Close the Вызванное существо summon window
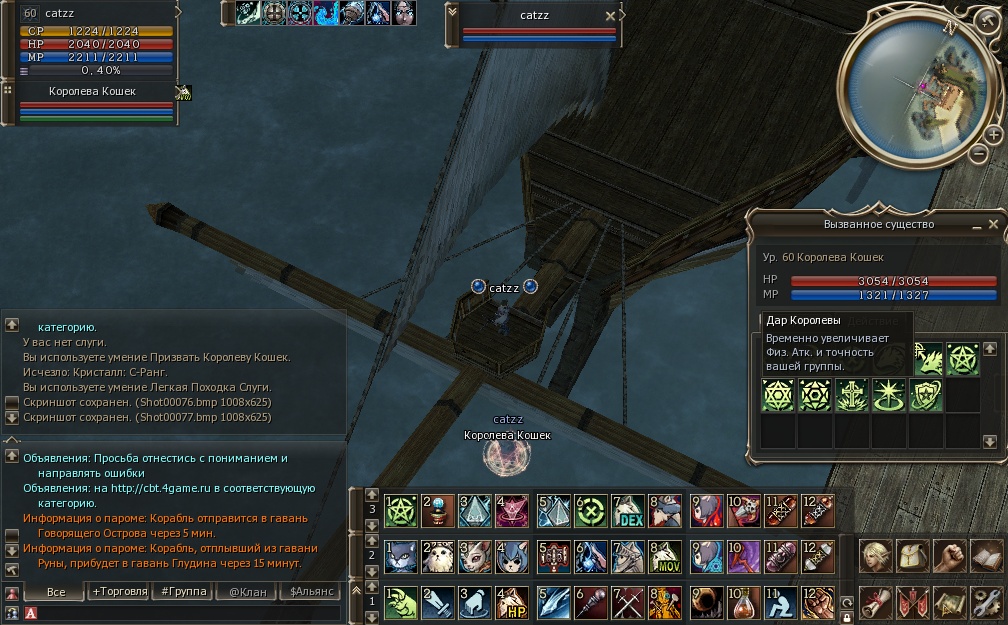Viewport: 1008px width, 625px height. pos(995,224)
